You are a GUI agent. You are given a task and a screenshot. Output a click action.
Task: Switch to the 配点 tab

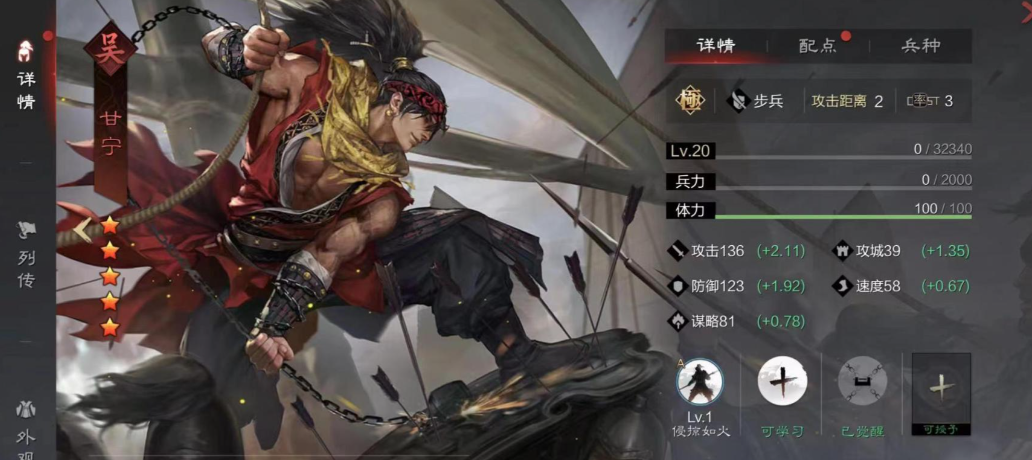coord(817,46)
